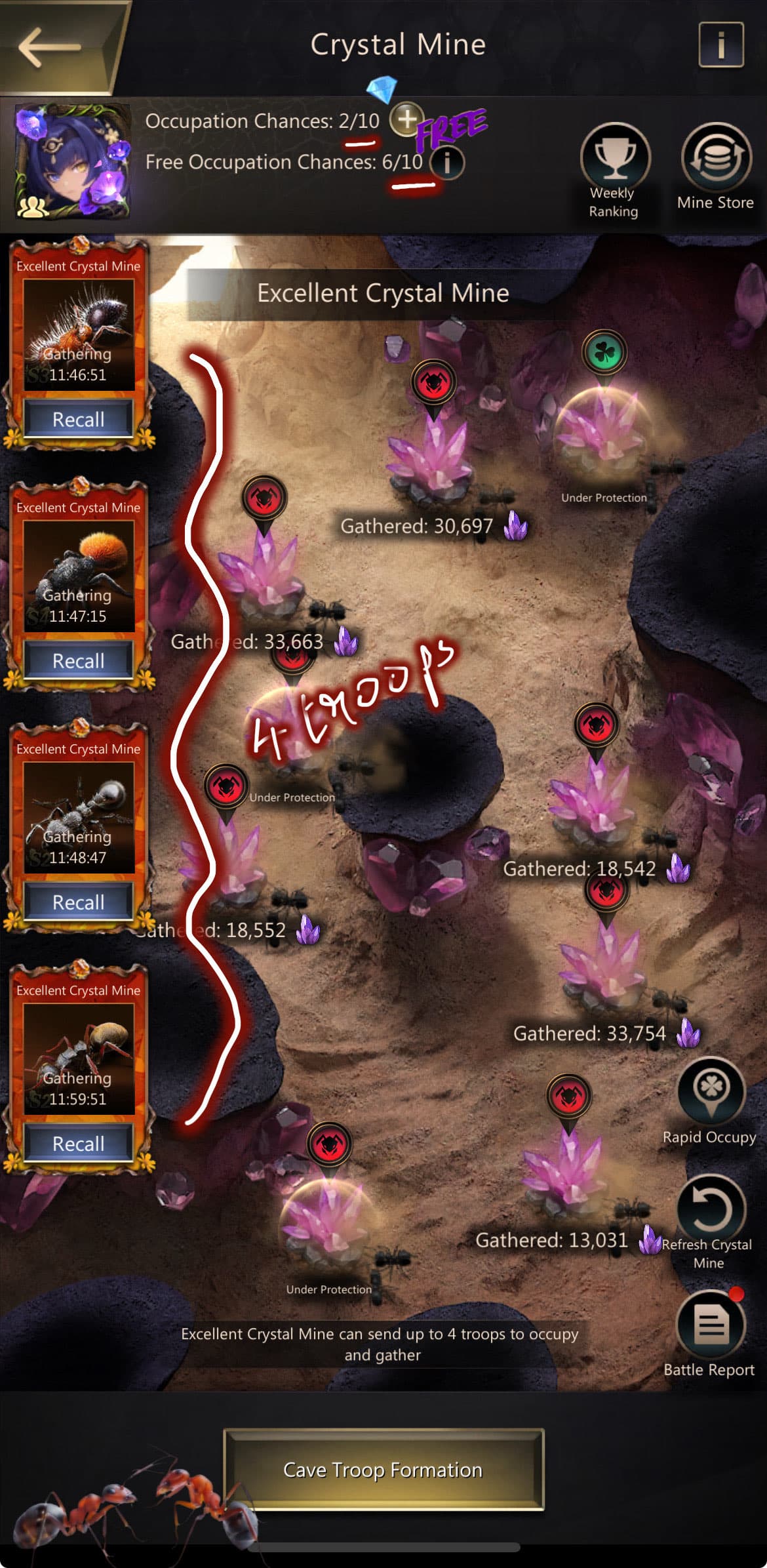Screen dimensions: 767x1568
Task: Open the info button beside the Crystal Mine title
Action: point(720,45)
